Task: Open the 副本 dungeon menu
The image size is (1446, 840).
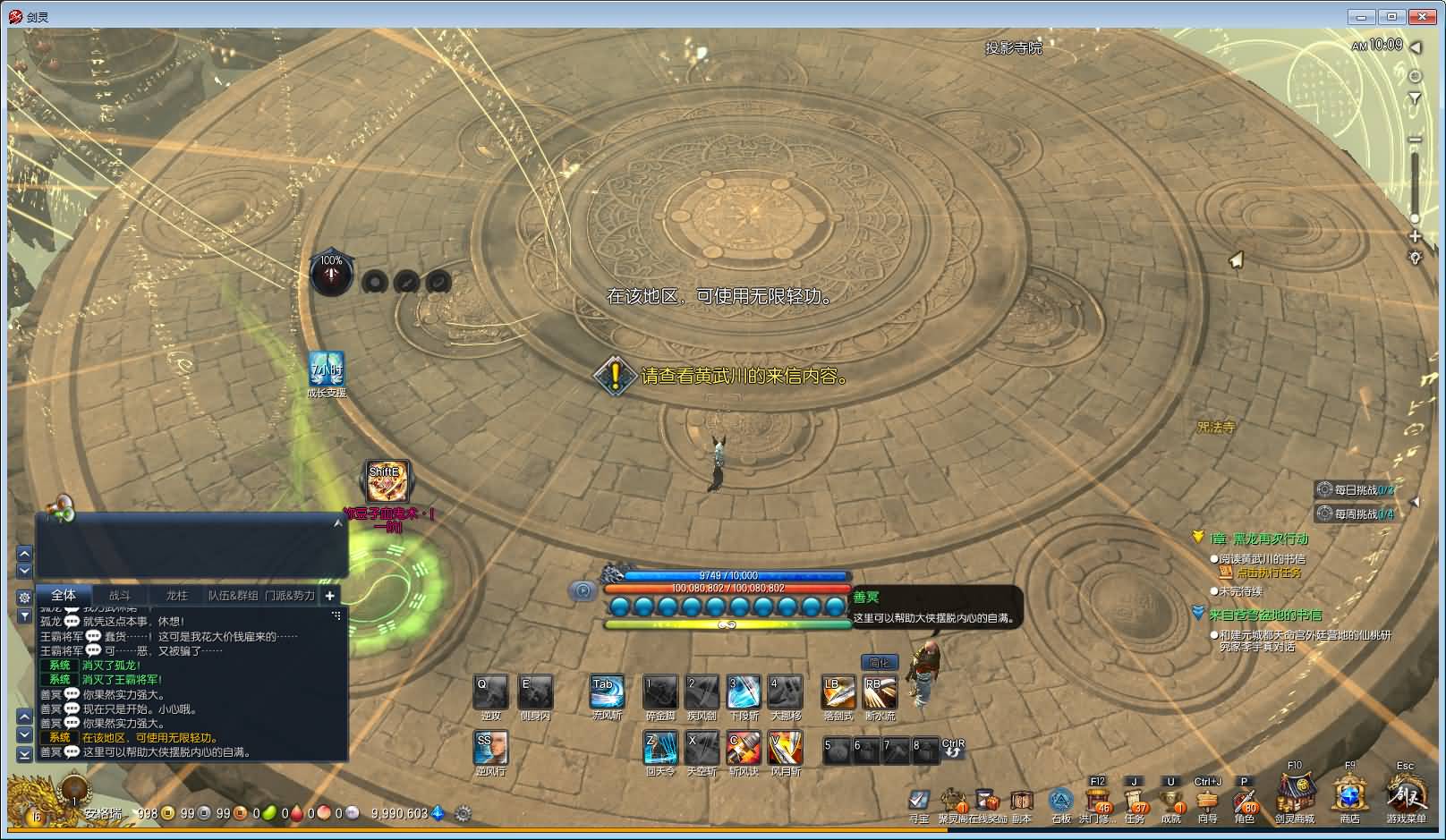Action: click(x=1021, y=801)
